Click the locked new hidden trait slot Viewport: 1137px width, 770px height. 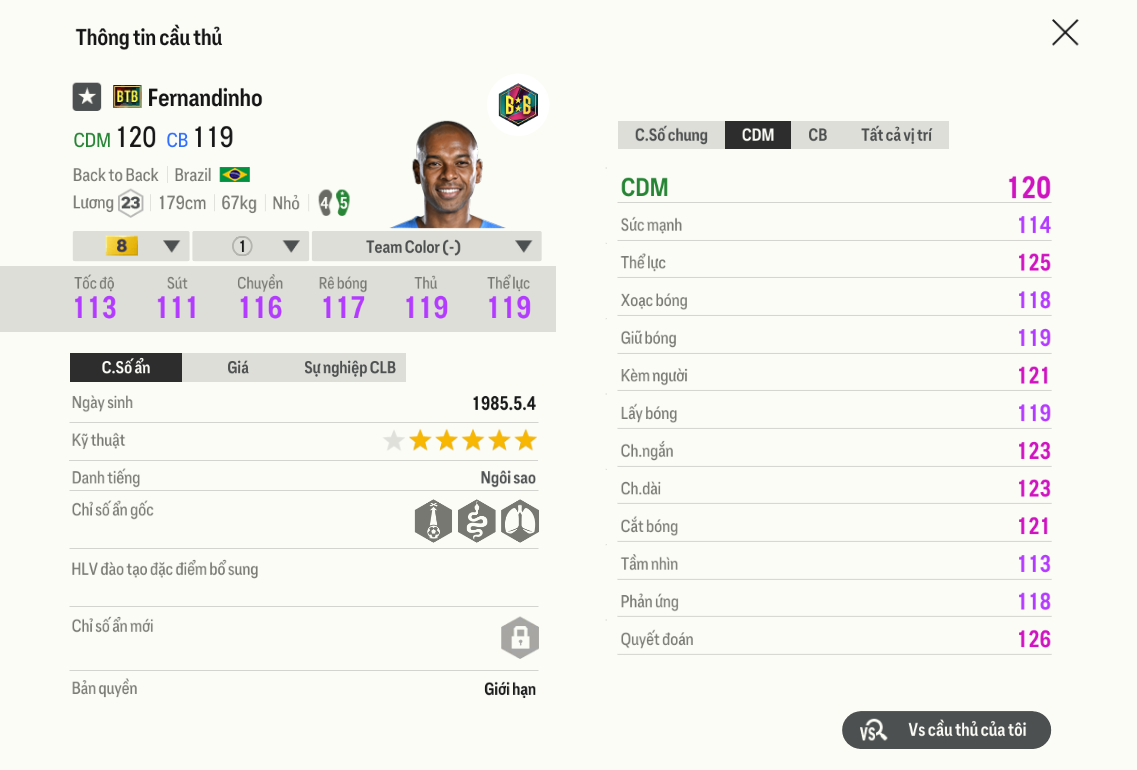[x=520, y=638]
